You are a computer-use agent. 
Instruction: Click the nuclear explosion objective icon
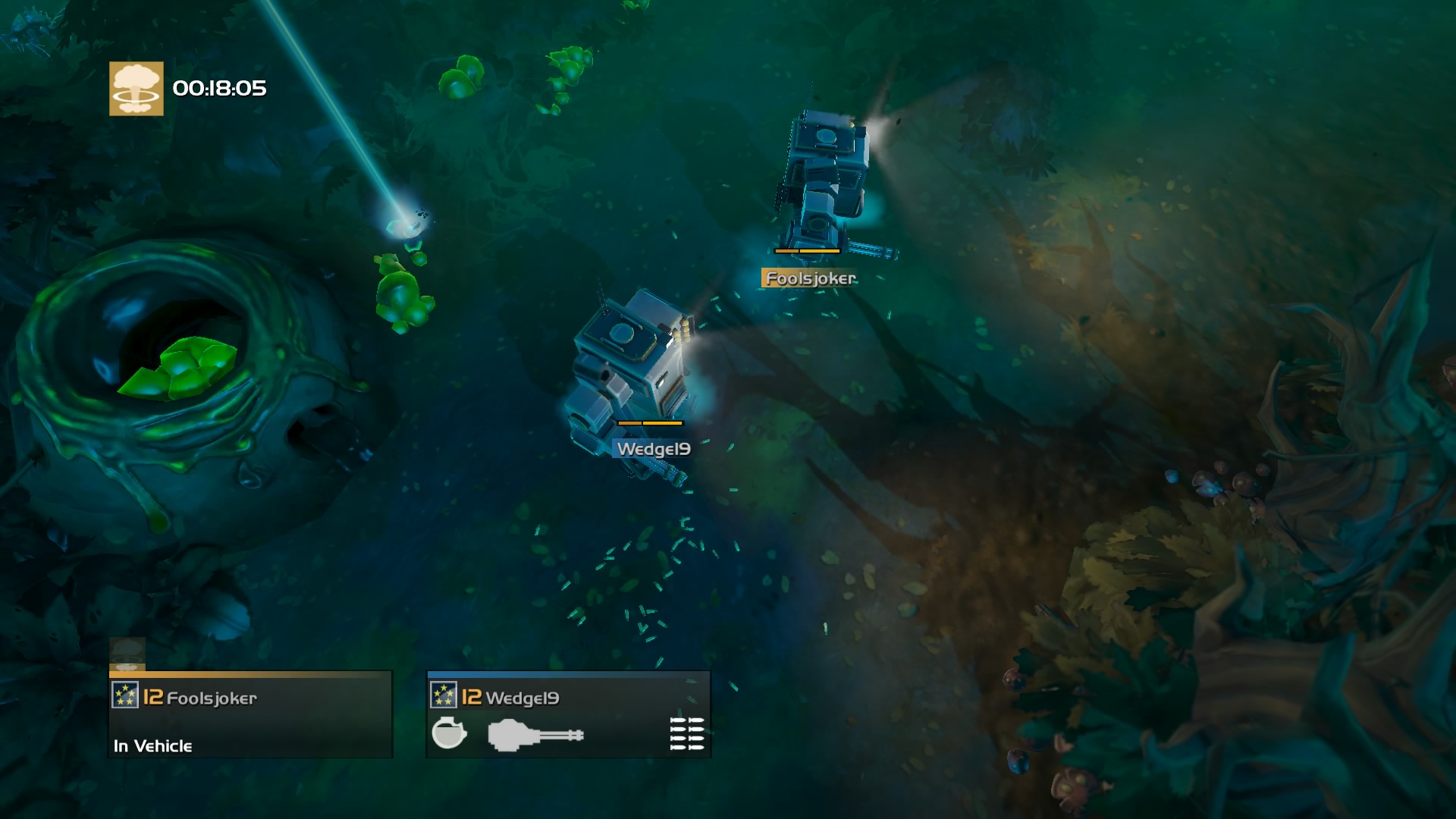pos(135,89)
